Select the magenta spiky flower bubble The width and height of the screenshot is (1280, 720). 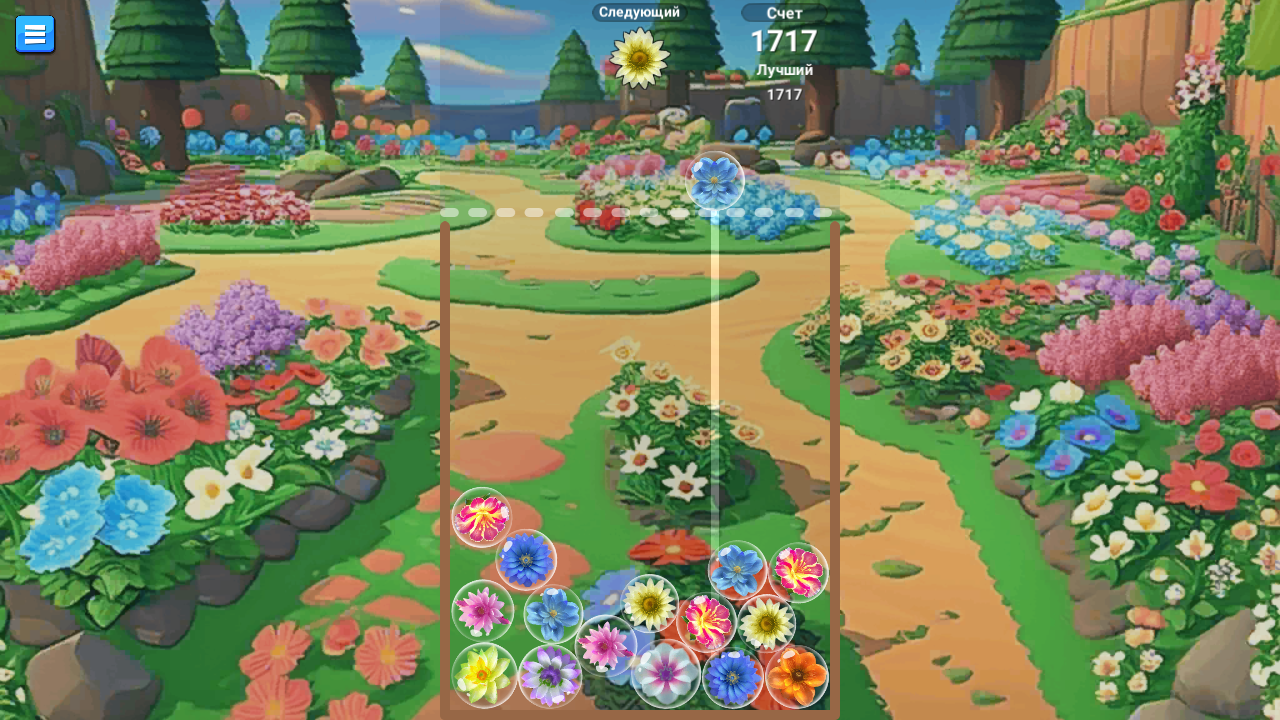click(706, 622)
